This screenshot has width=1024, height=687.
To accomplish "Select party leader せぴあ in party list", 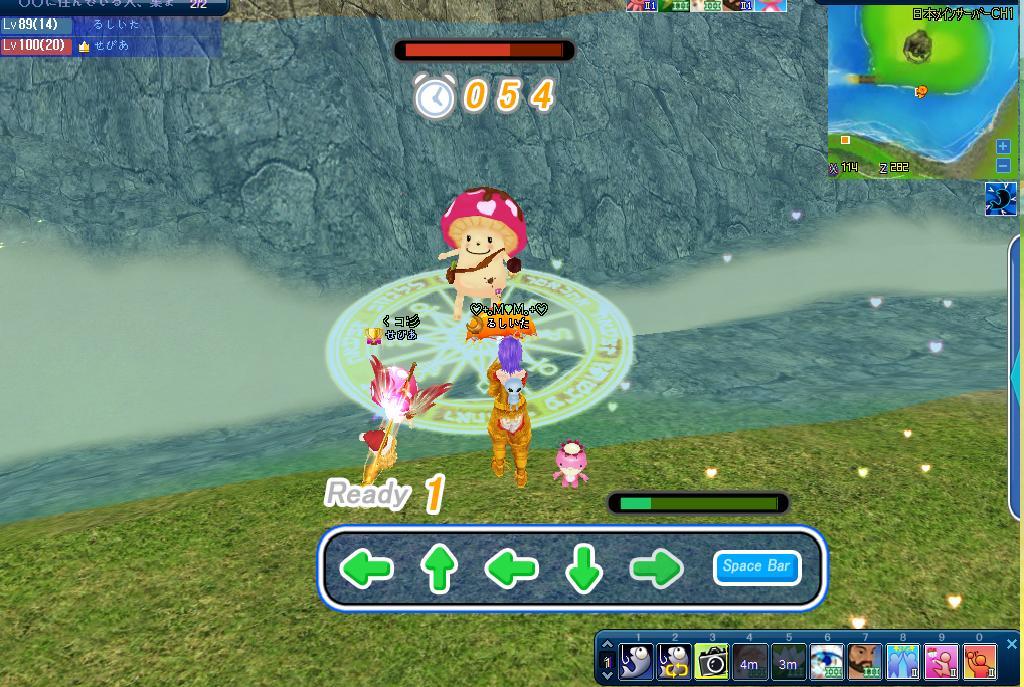I will coord(110,46).
